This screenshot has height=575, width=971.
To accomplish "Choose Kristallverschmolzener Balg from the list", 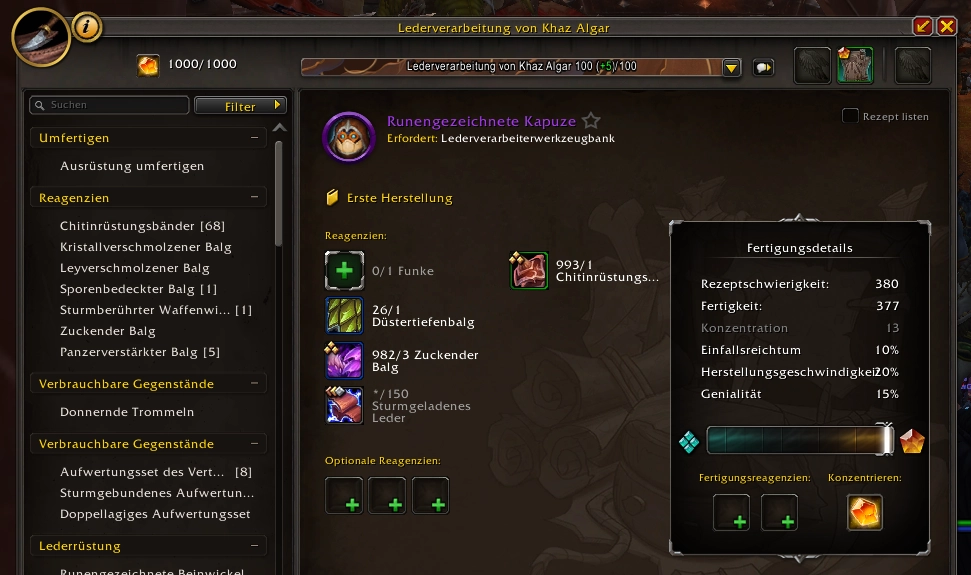I will tap(145, 247).
